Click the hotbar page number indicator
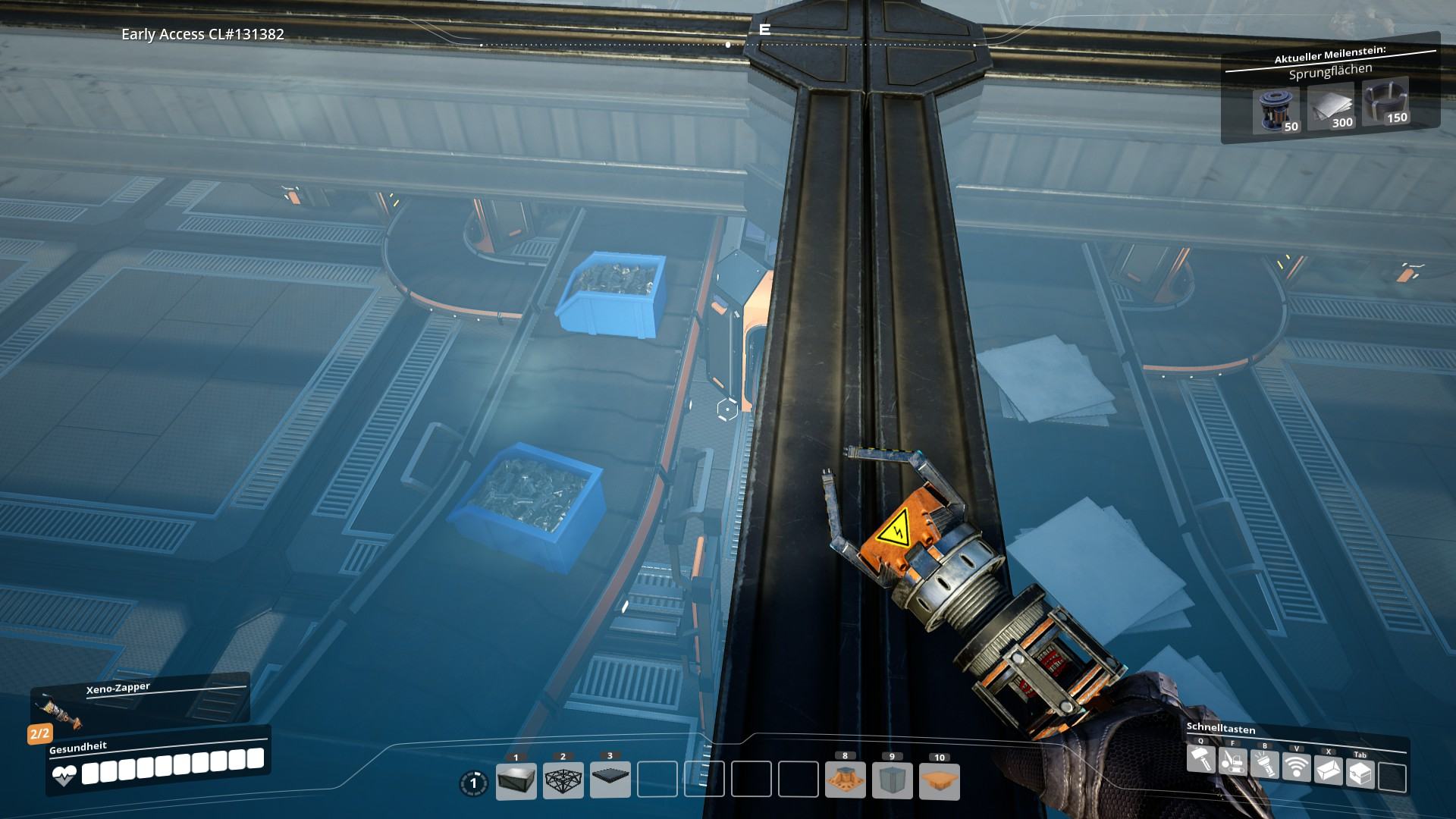The height and width of the screenshot is (819, 1456). pyautogui.click(x=474, y=783)
